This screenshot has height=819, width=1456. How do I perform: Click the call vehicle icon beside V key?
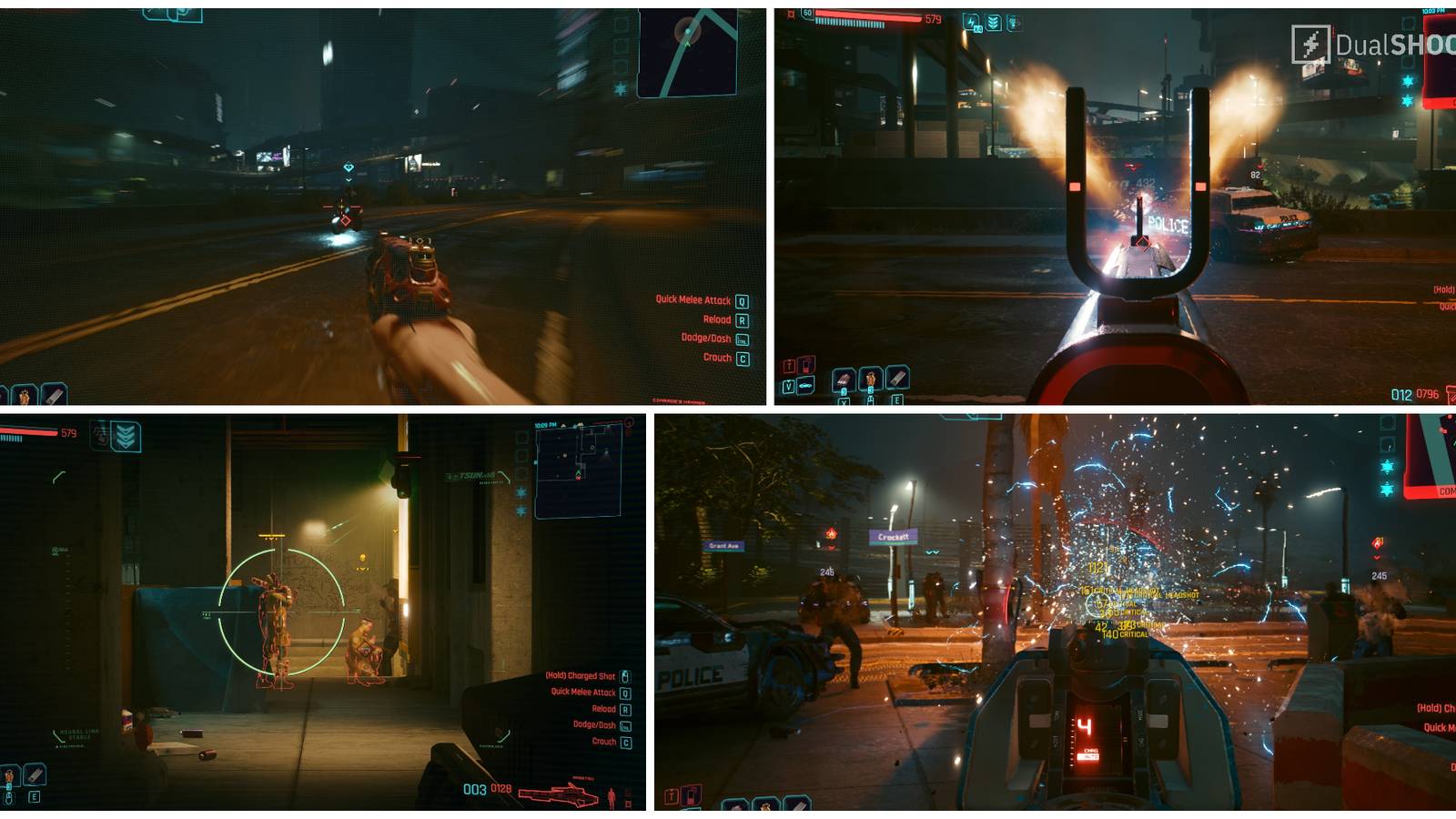click(805, 383)
